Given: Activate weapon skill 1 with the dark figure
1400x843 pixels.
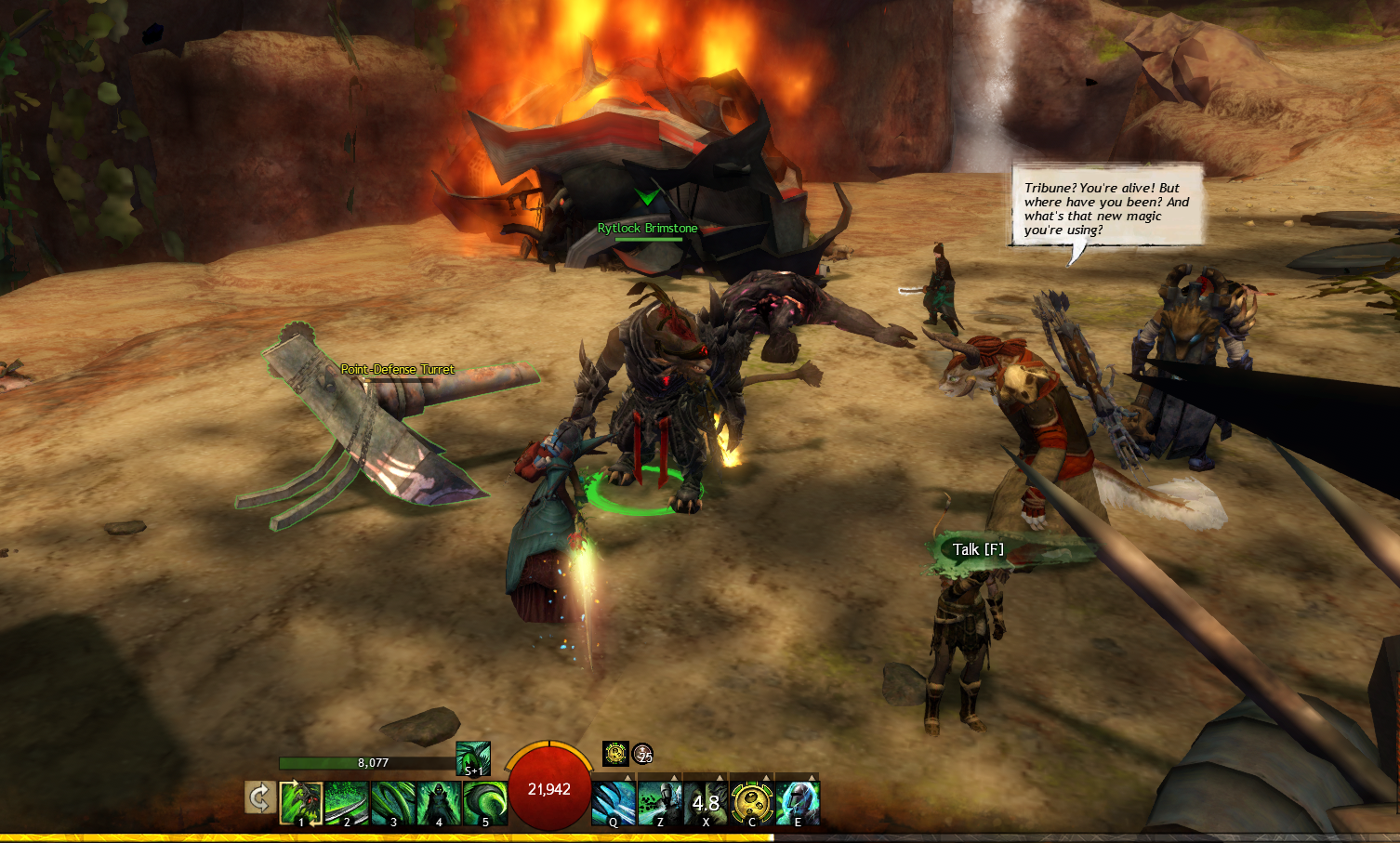Looking at the screenshot, I should click(301, 803).
